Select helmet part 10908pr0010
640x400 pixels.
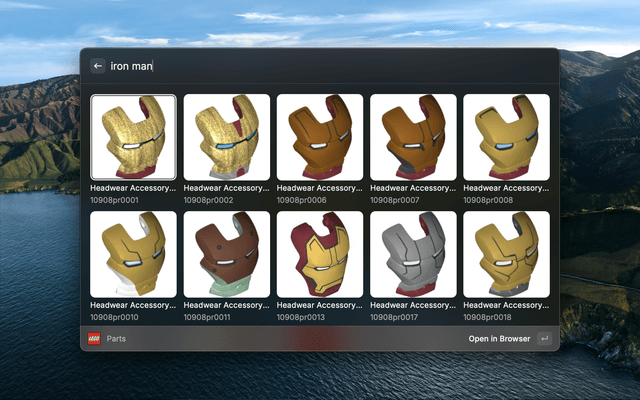[133, 254]
